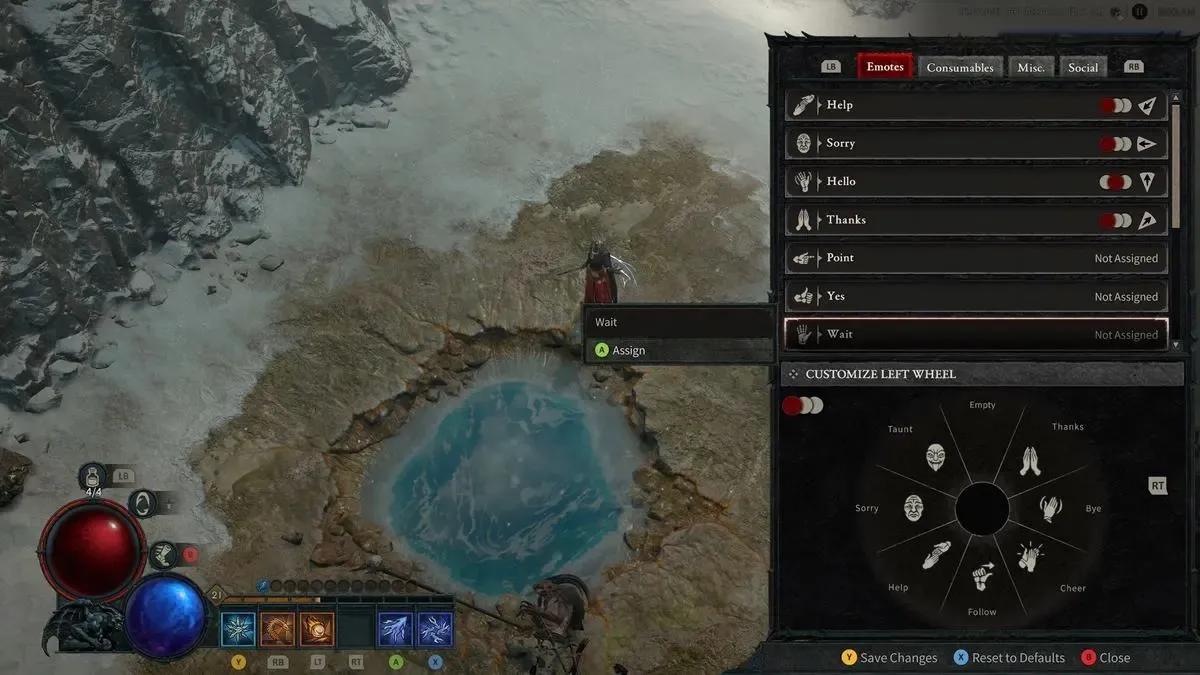Switch to the Social tab
Image resolution: width=1200 pixels, height=675 pixels.
pos(1083,67)
